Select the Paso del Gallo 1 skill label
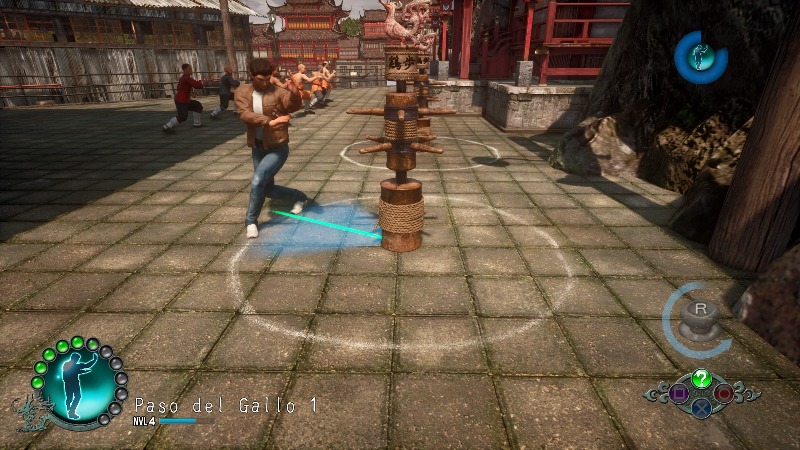800x450 pixels. tap(226, 405)
